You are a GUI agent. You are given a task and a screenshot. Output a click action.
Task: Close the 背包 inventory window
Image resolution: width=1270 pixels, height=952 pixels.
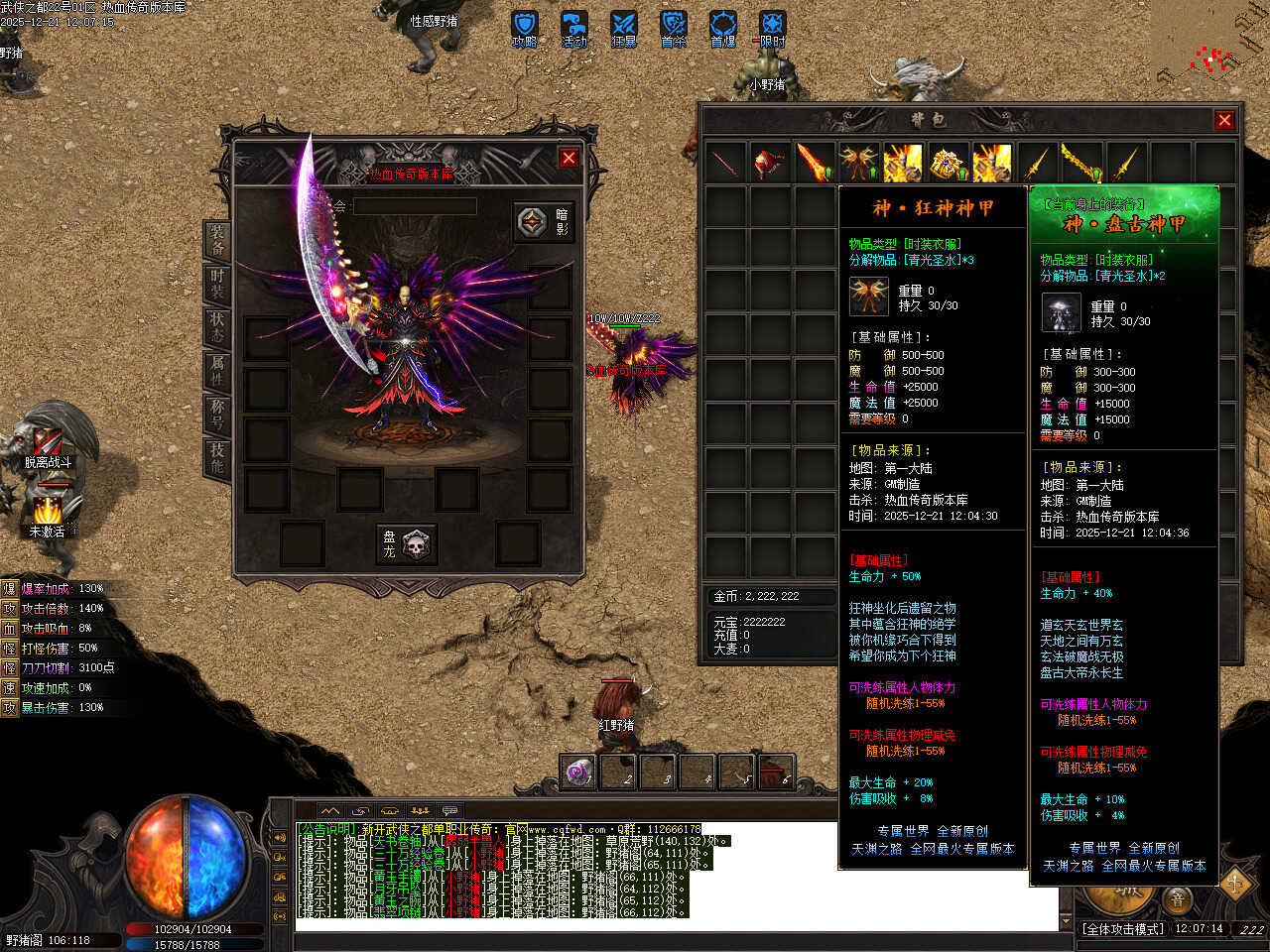click(x=1224, y=120)
